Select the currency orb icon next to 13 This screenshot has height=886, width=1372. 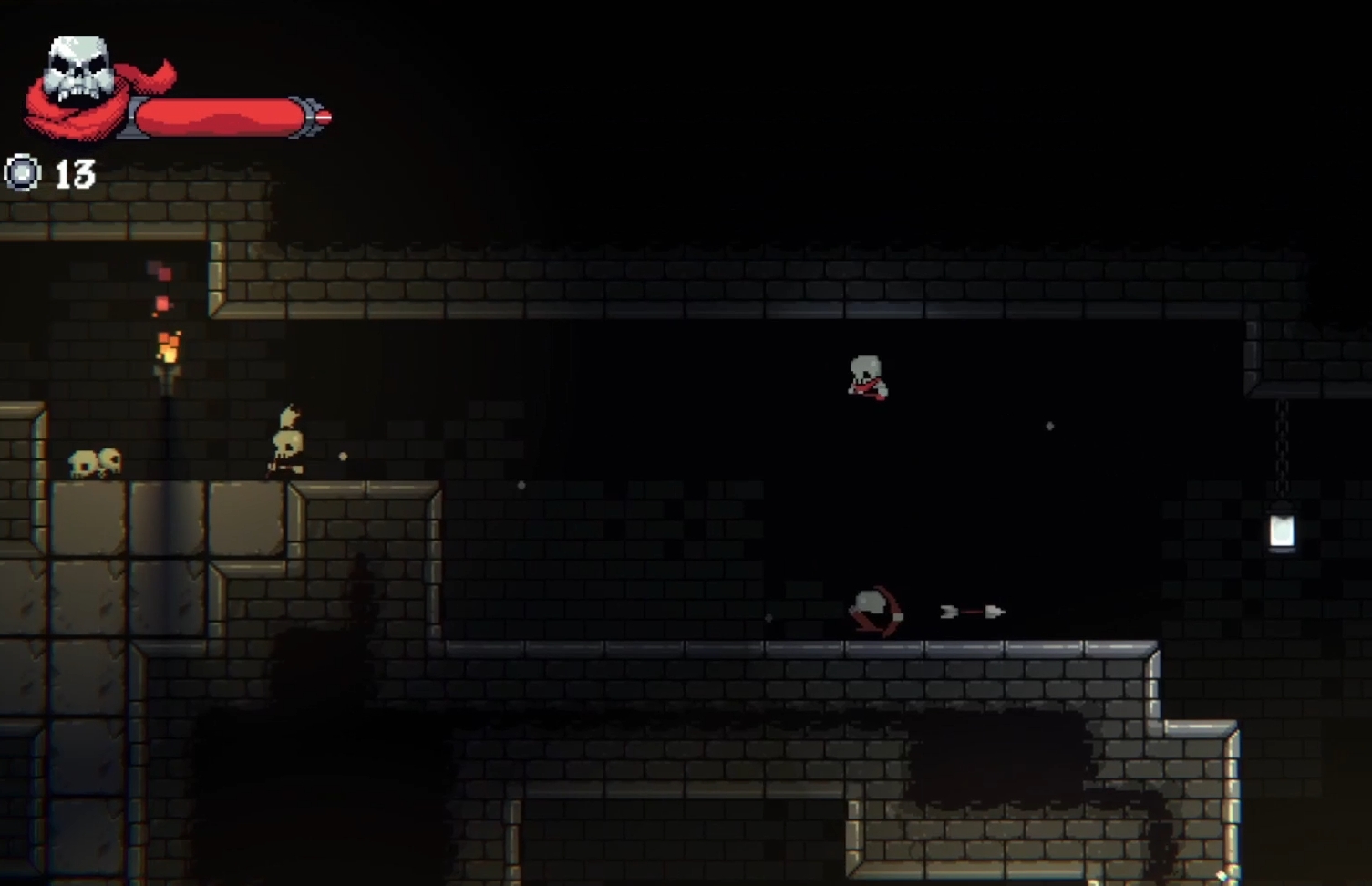point(23,171)
